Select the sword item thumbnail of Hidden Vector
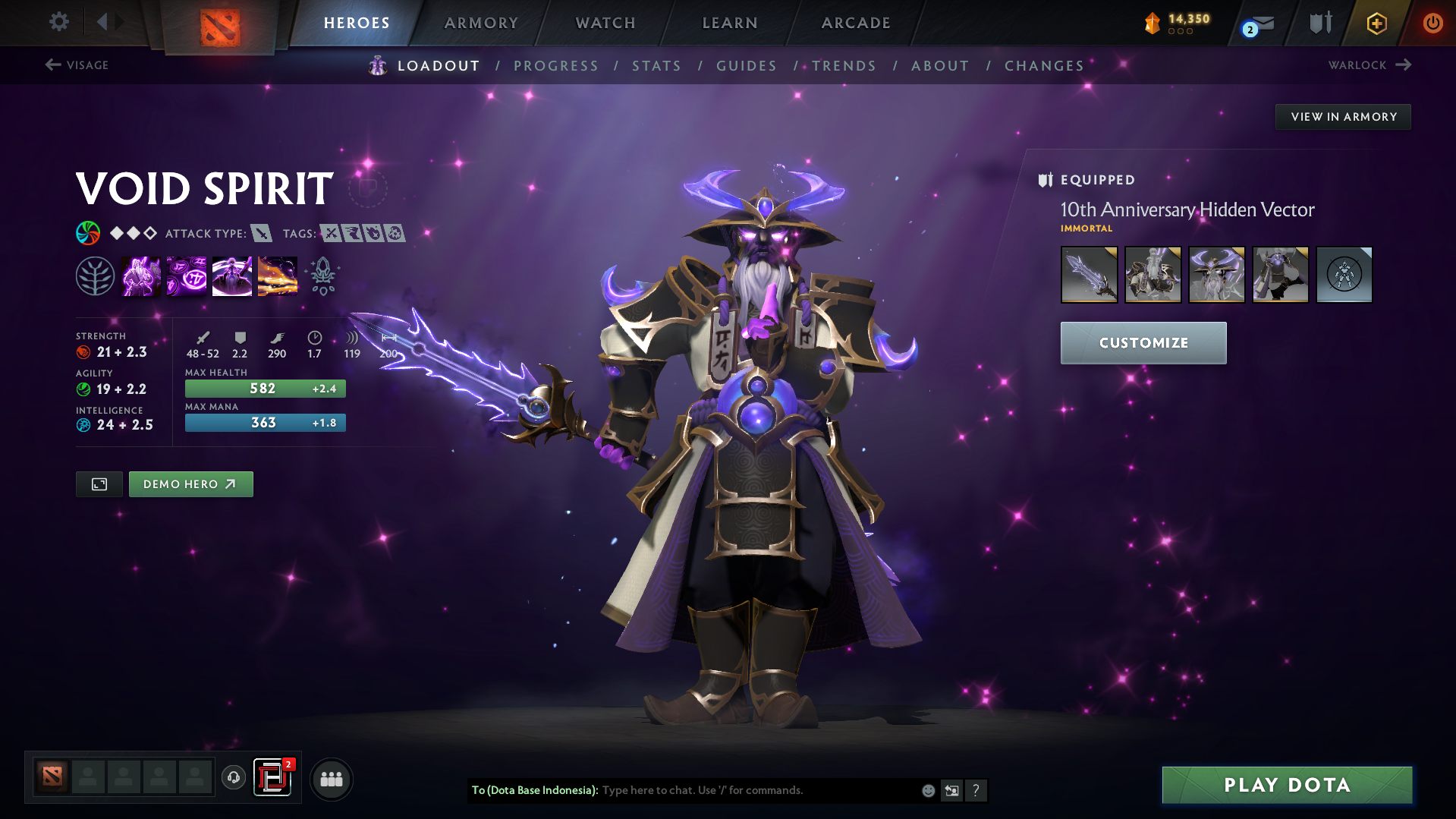Image resolution: width=1456 pixels, height=819 pixels. (x=1089, y=274)
